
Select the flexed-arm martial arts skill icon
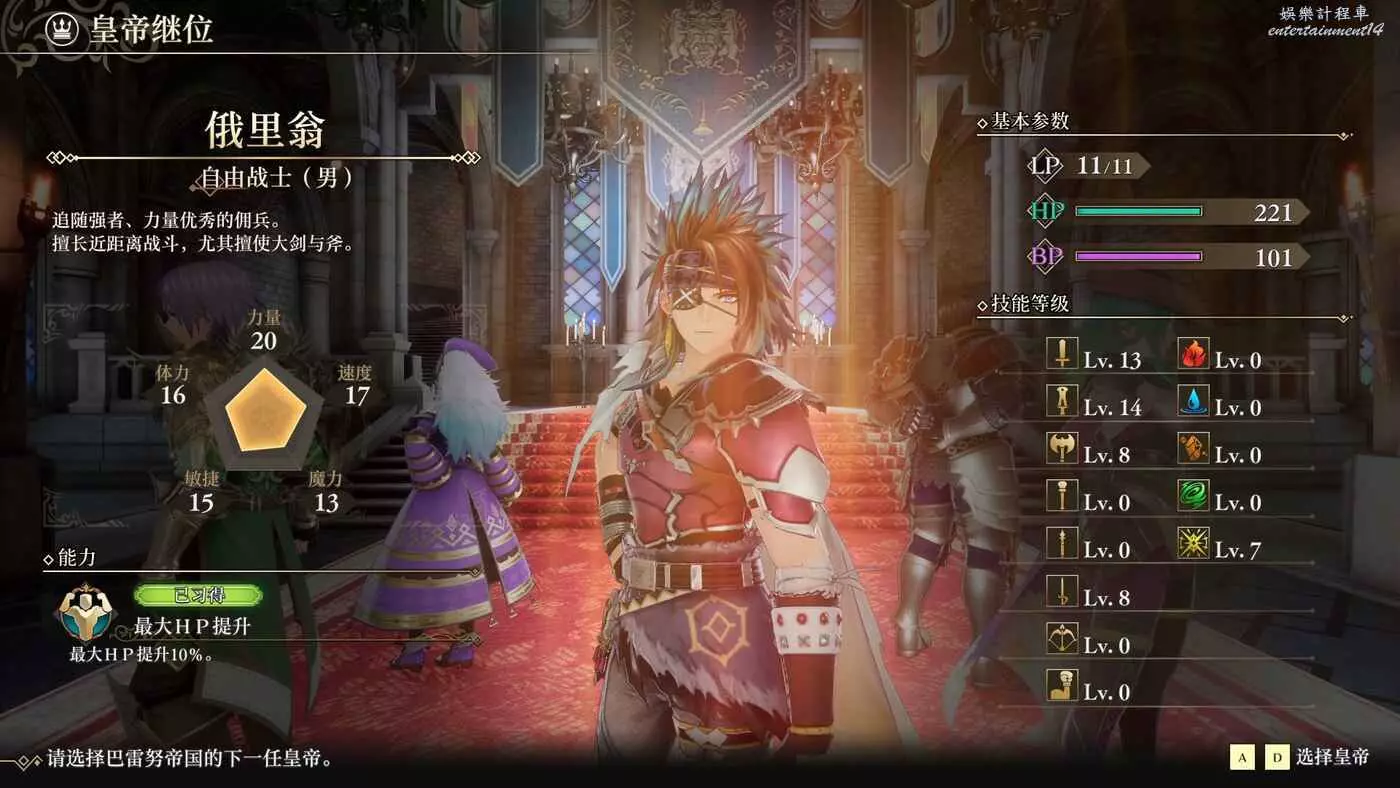(x=1061, y=686)
